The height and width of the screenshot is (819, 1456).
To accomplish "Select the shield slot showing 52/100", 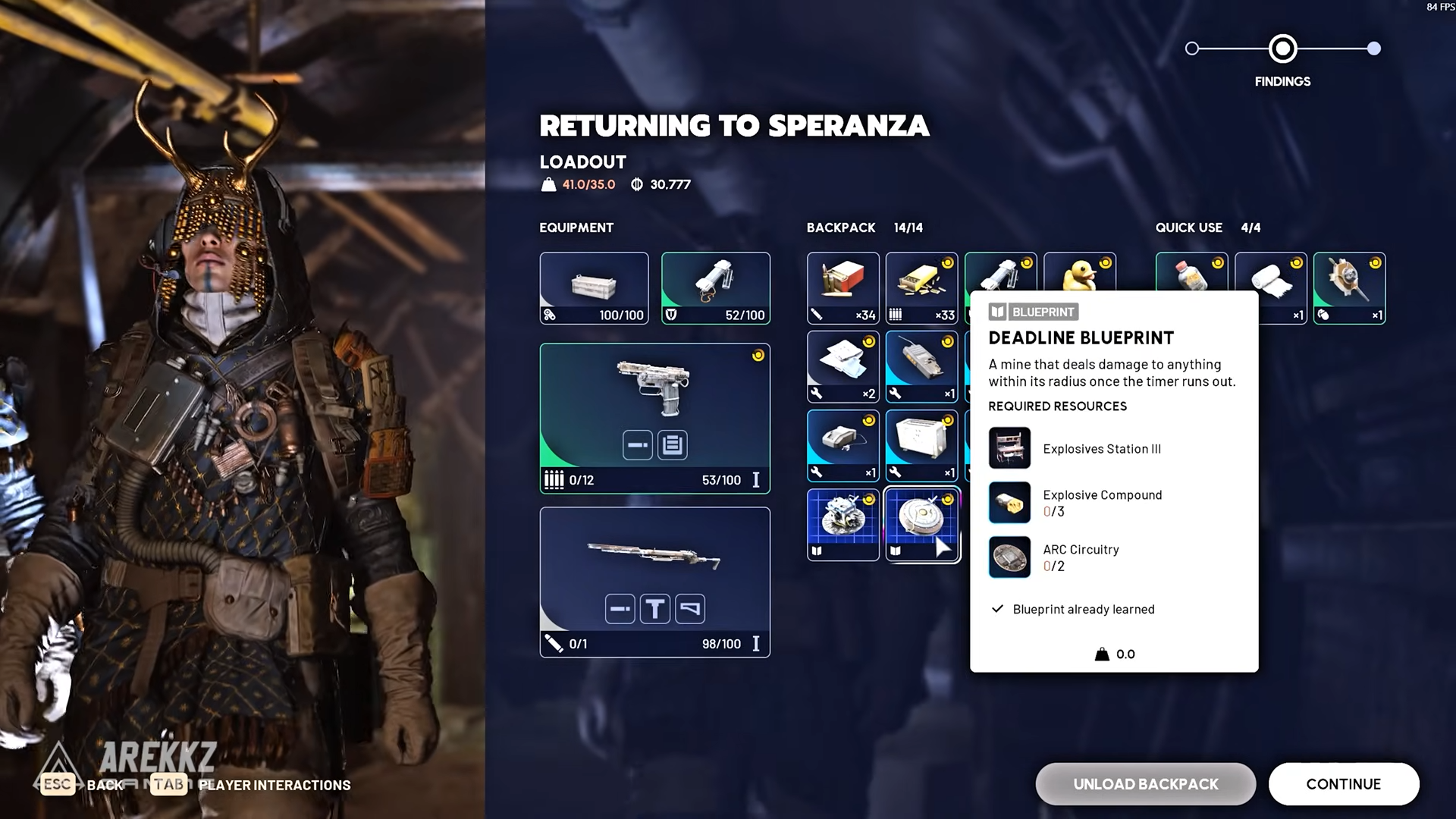I will pyautogui.click(x=715, y=288).
